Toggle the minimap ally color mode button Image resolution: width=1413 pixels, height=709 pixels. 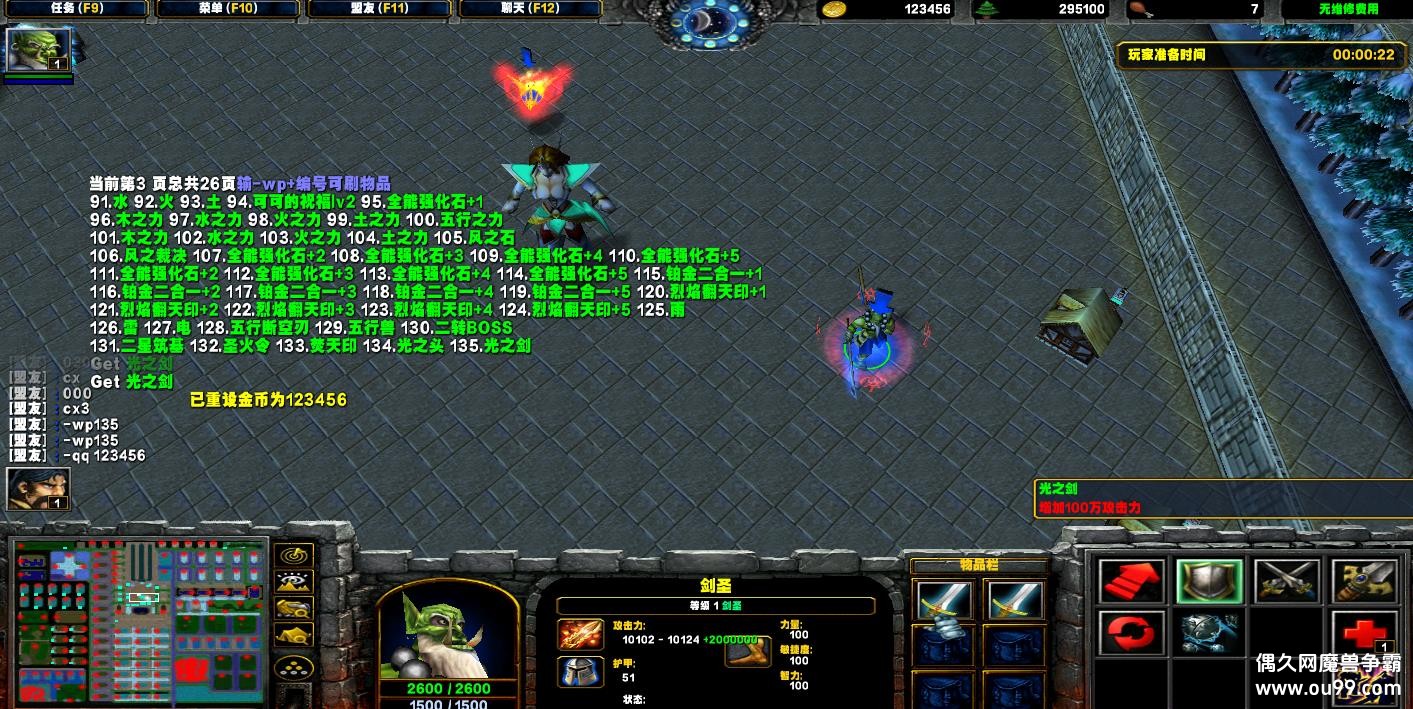click(293, 608)
